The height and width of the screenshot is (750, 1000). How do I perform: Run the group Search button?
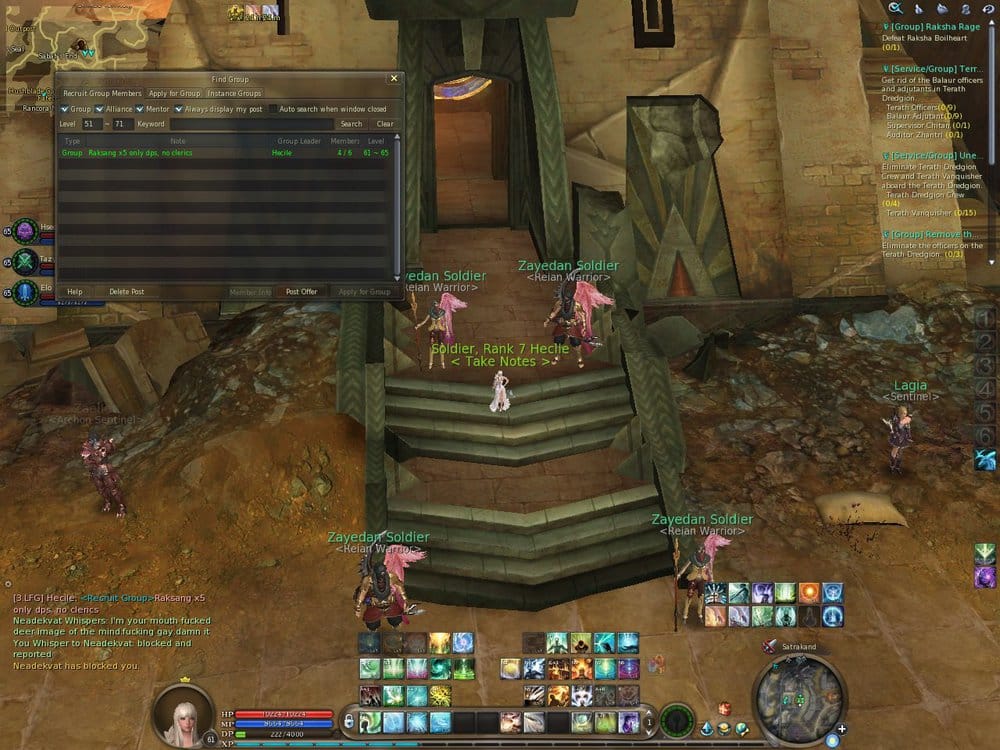coord(351,124)
